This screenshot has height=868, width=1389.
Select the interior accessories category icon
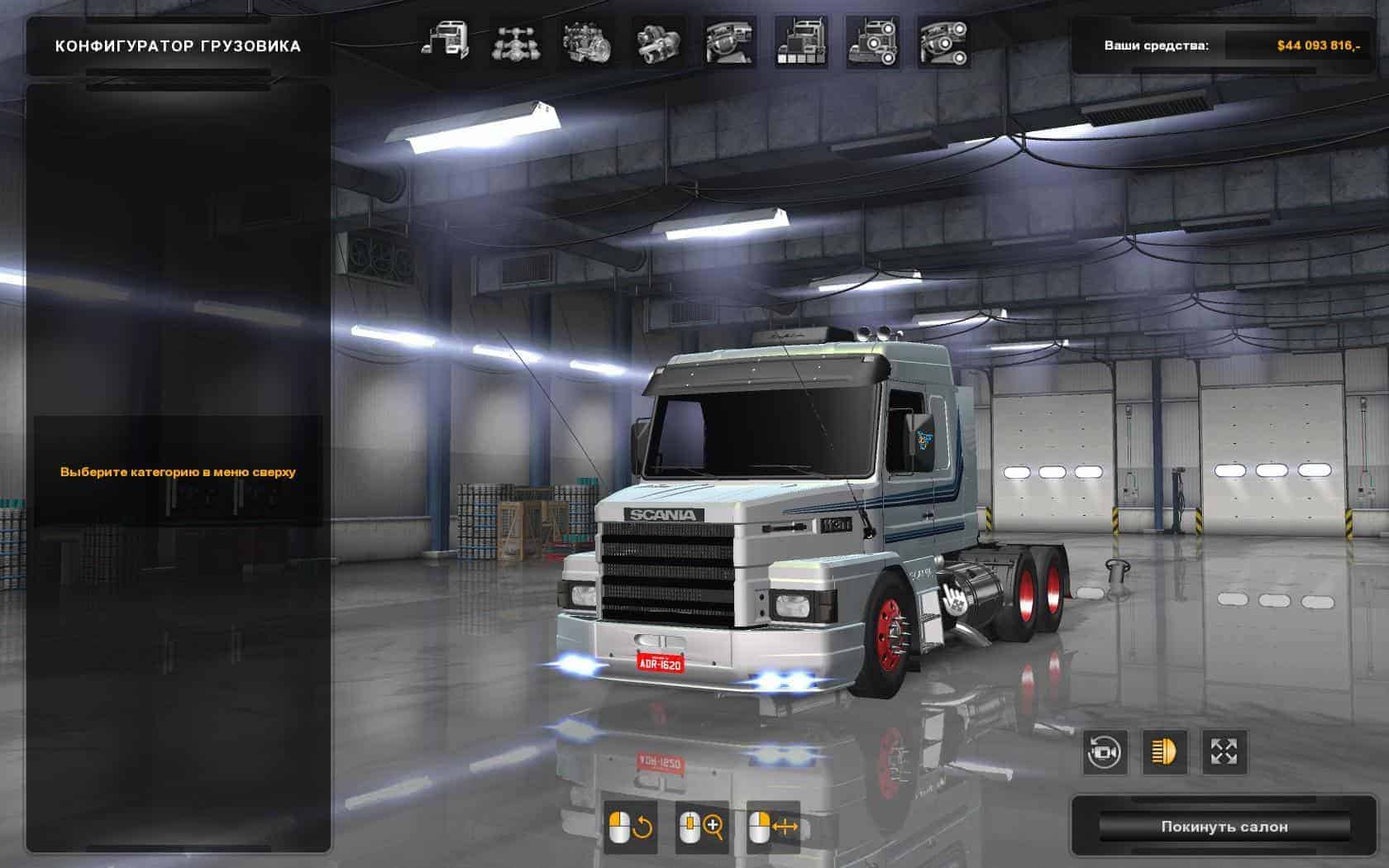(943, 42)
